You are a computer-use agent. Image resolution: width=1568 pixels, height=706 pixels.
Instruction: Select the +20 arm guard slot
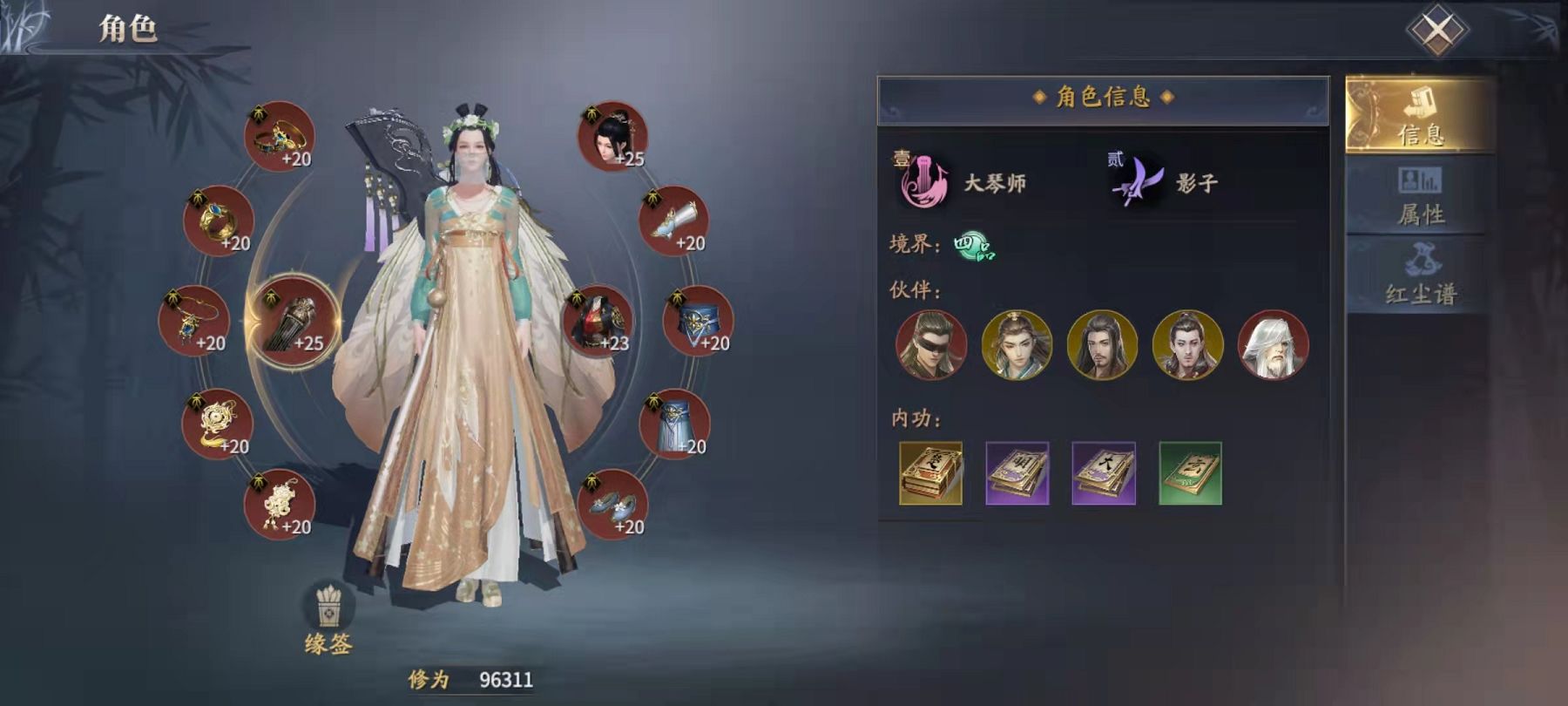tap(674, 221)
